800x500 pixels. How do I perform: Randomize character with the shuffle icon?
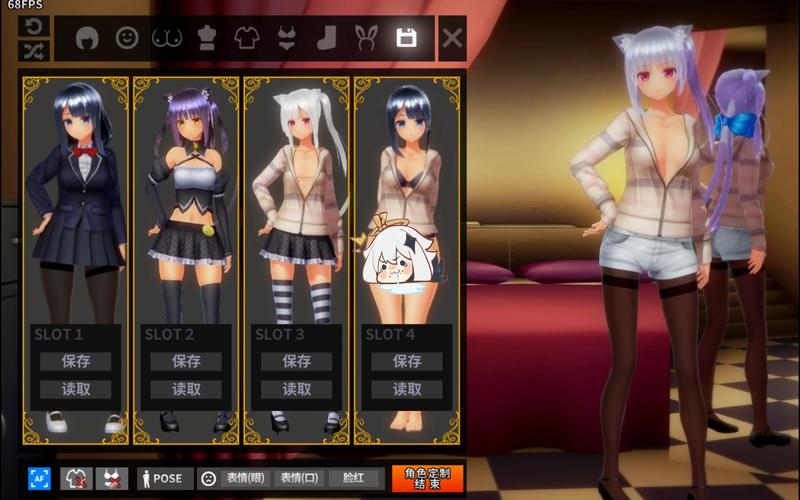pos(32,50)
